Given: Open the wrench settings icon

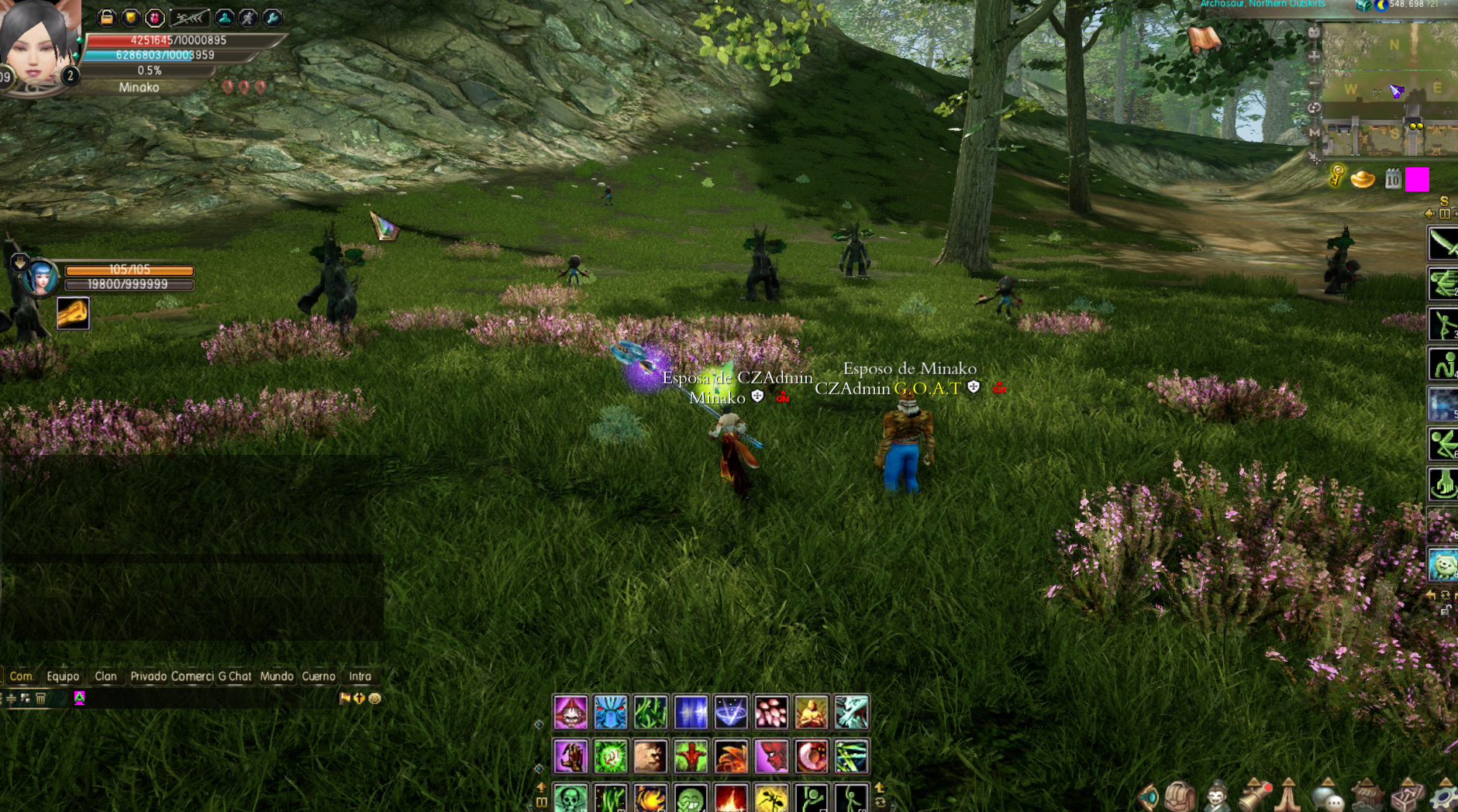Looking at the screenshot, I should [272, 17].
